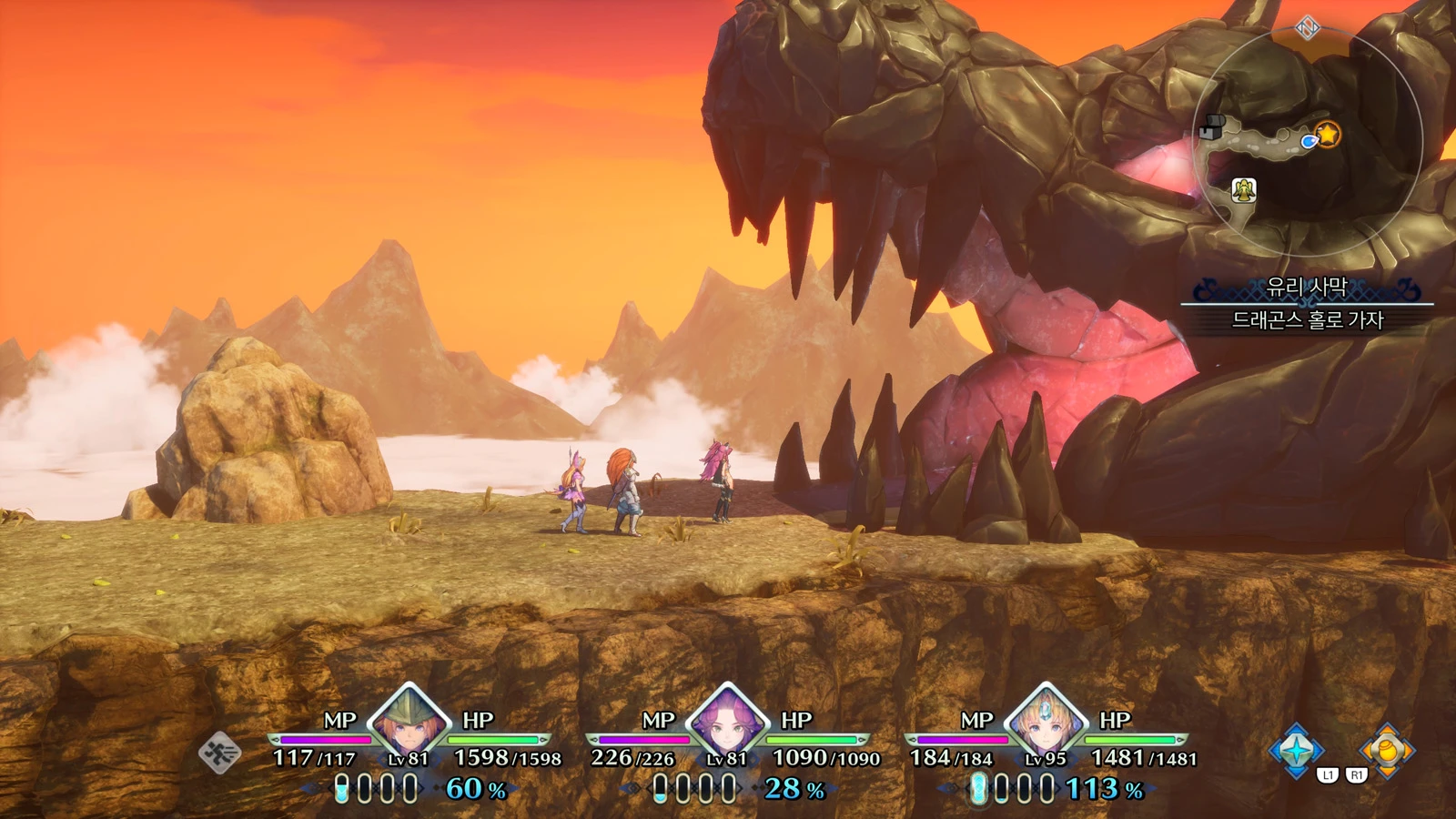Viewport: 1456px width, 819px height.
Task: Toggle the running figure dash icon
Action: click(x=219, y=753)
